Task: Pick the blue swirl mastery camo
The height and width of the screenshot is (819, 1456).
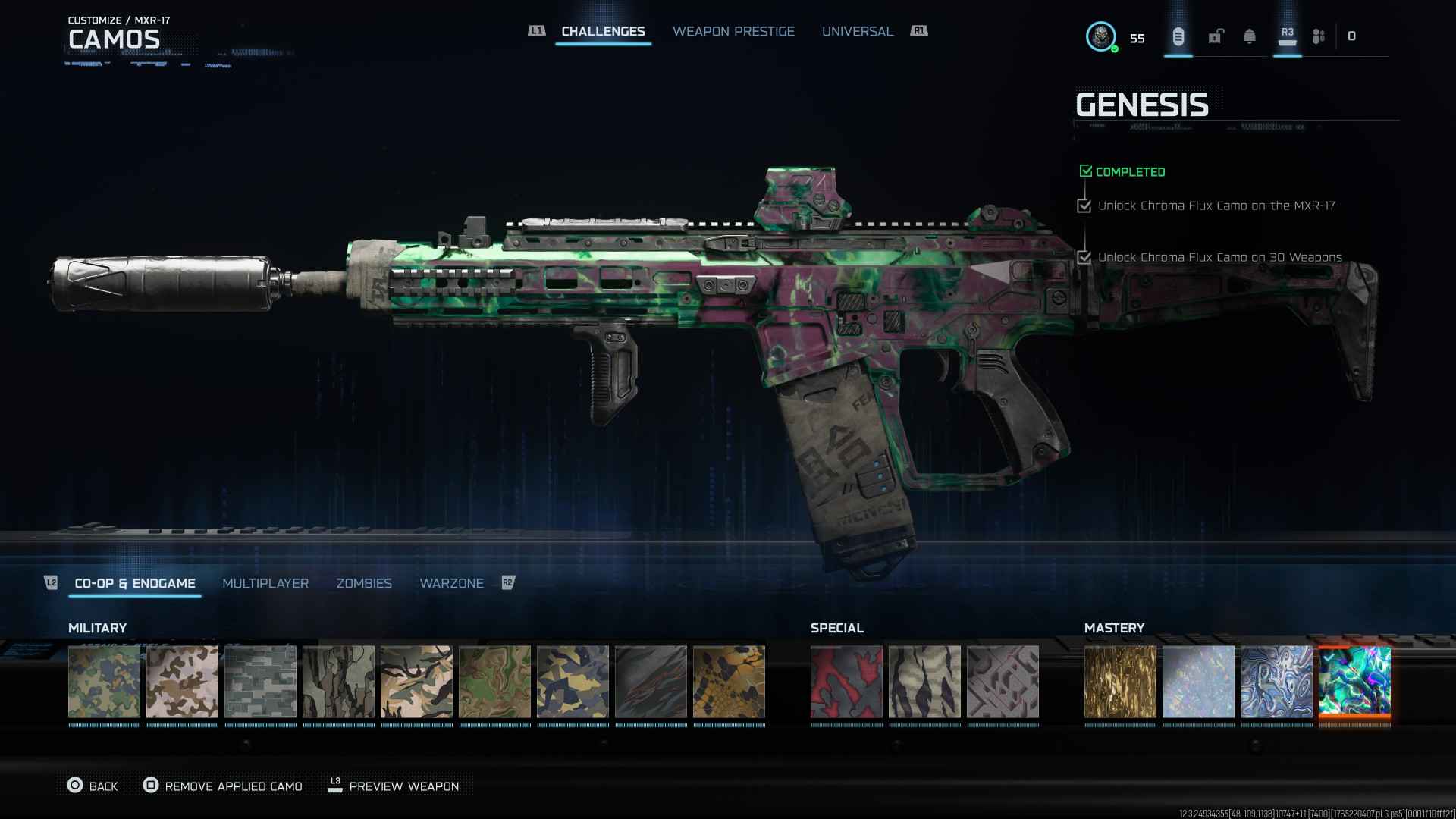Action: pyautogui.click(x=1276, y=682)
